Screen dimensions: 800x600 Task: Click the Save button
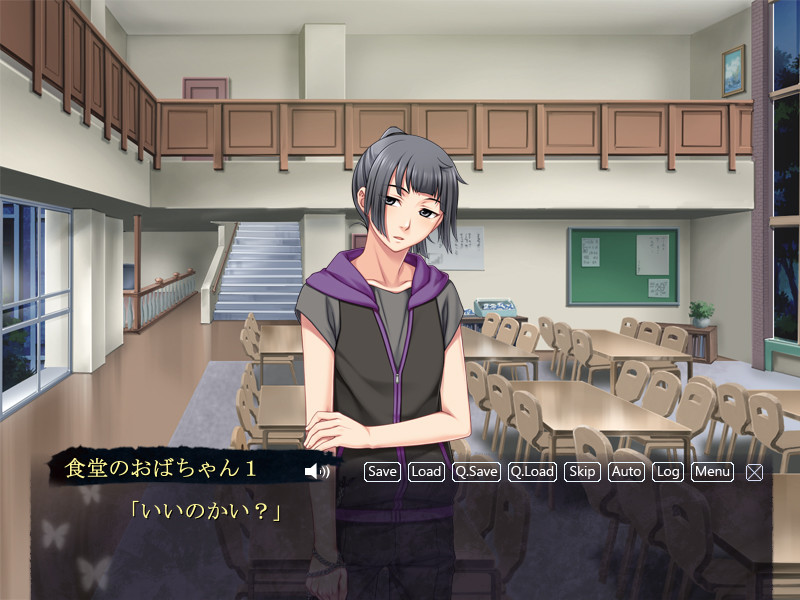(382, 471)
